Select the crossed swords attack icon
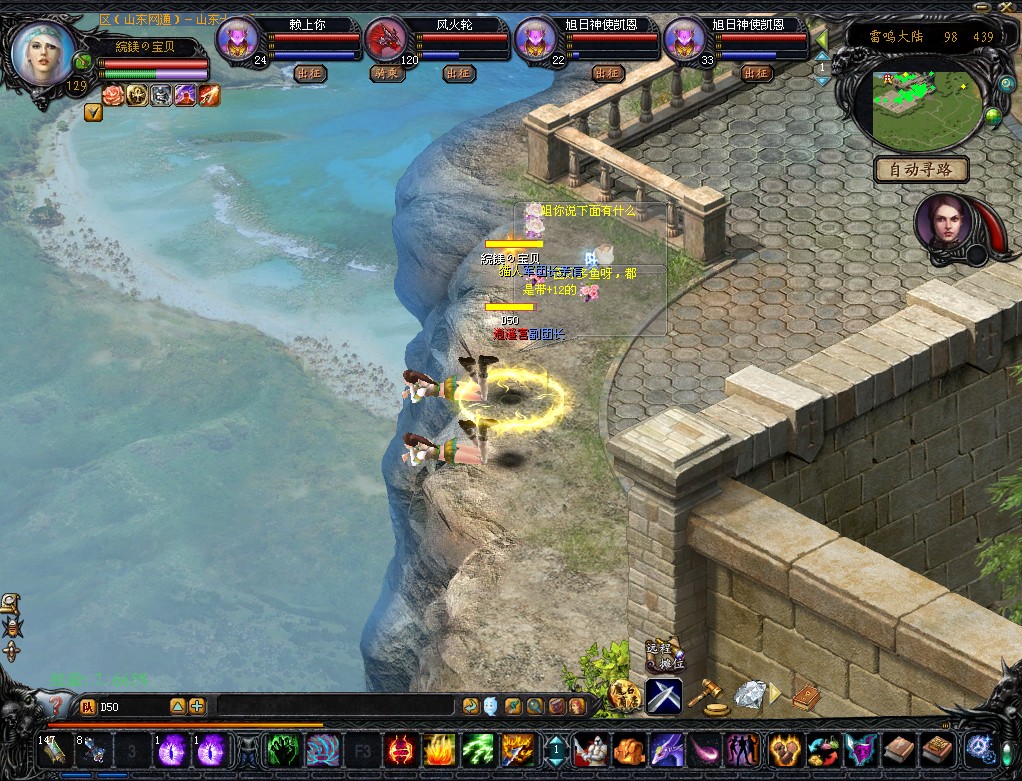The height and width of the screenshot is (781, 1022). [662, 695]
